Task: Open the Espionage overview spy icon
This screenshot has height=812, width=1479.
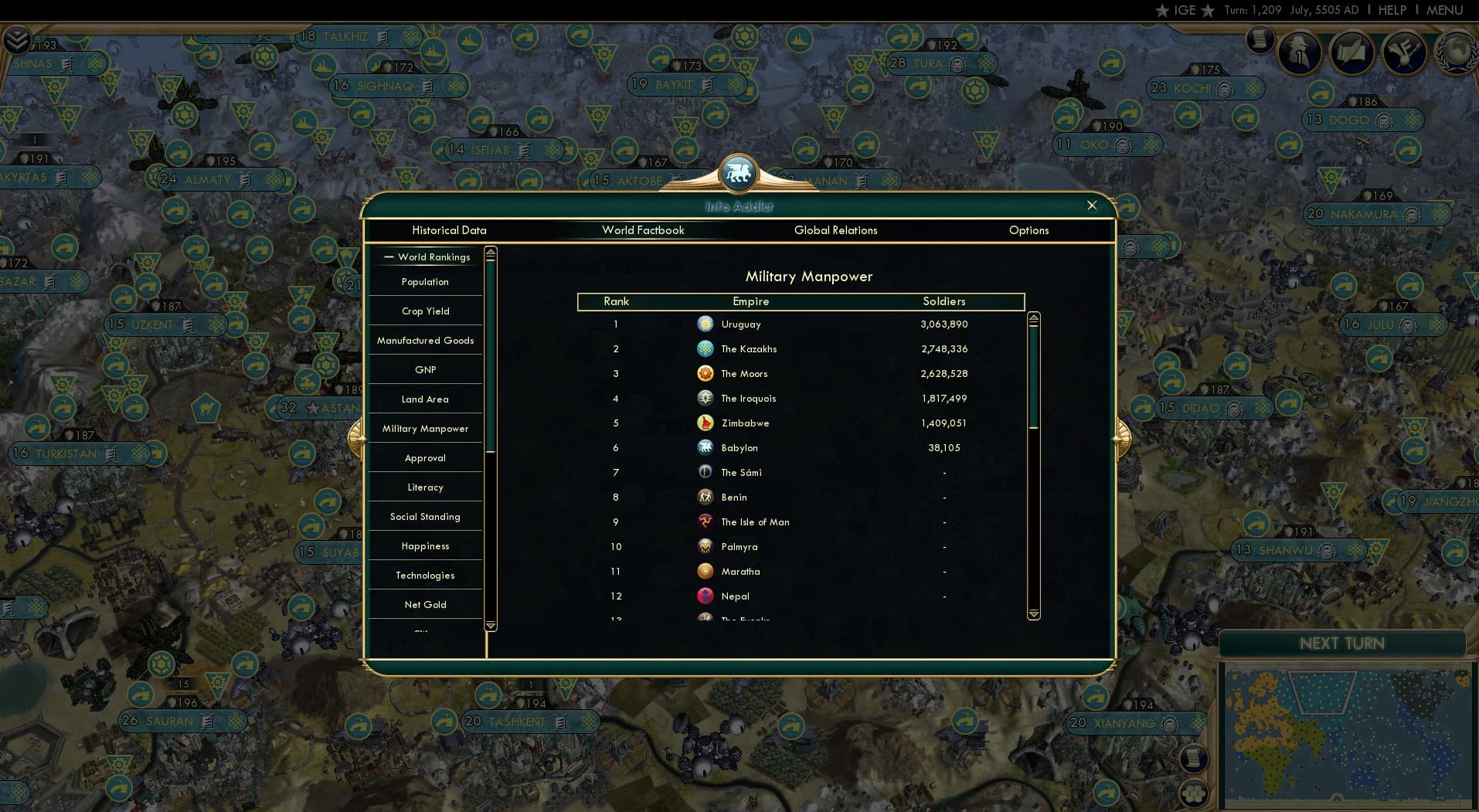Action: (1298, 53)
